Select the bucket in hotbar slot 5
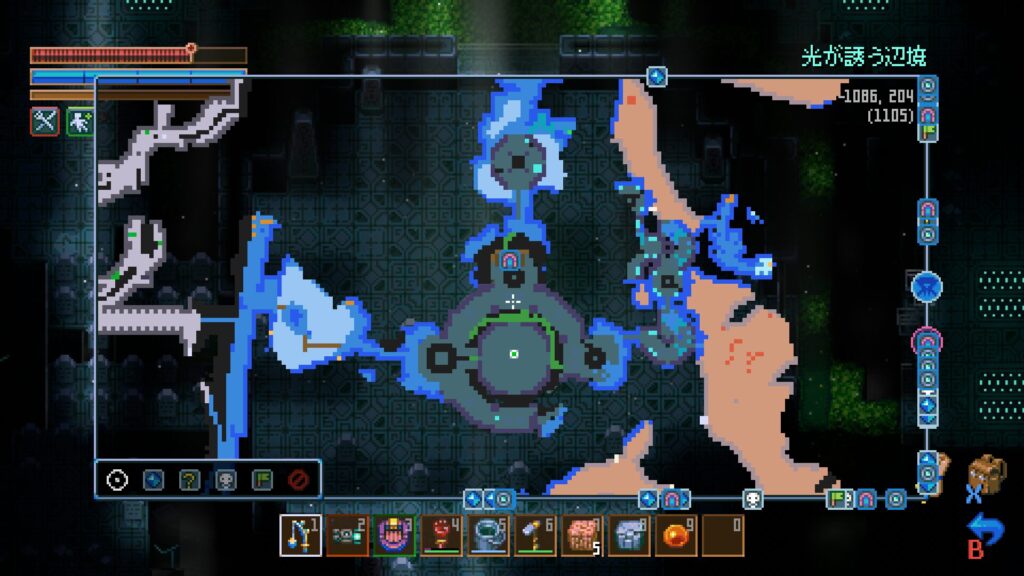This screenshot has width=1024, height=576. 488,535
